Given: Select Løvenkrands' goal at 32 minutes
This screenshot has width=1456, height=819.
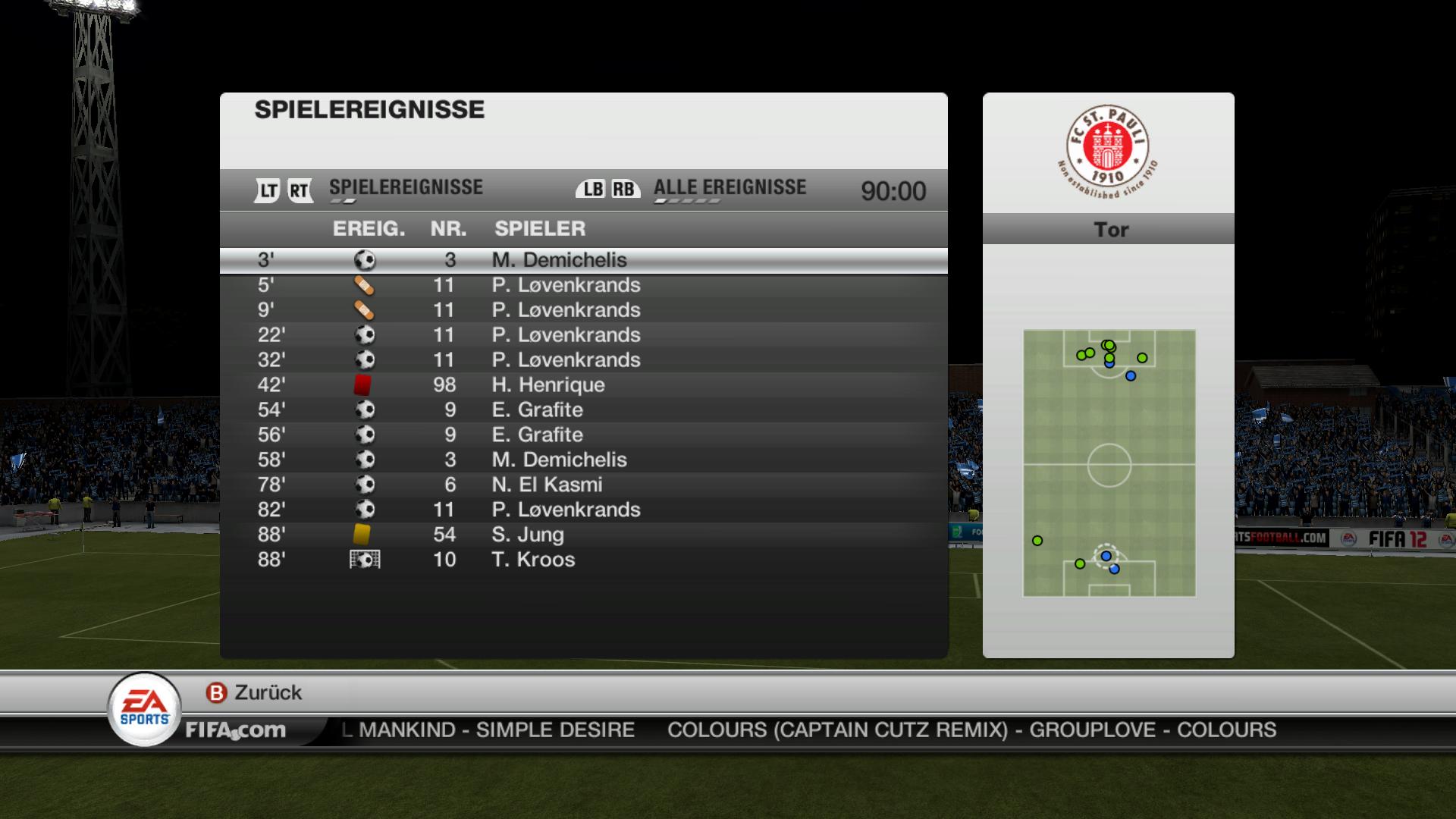Looking at the screenshot, I should coord(582,360).
